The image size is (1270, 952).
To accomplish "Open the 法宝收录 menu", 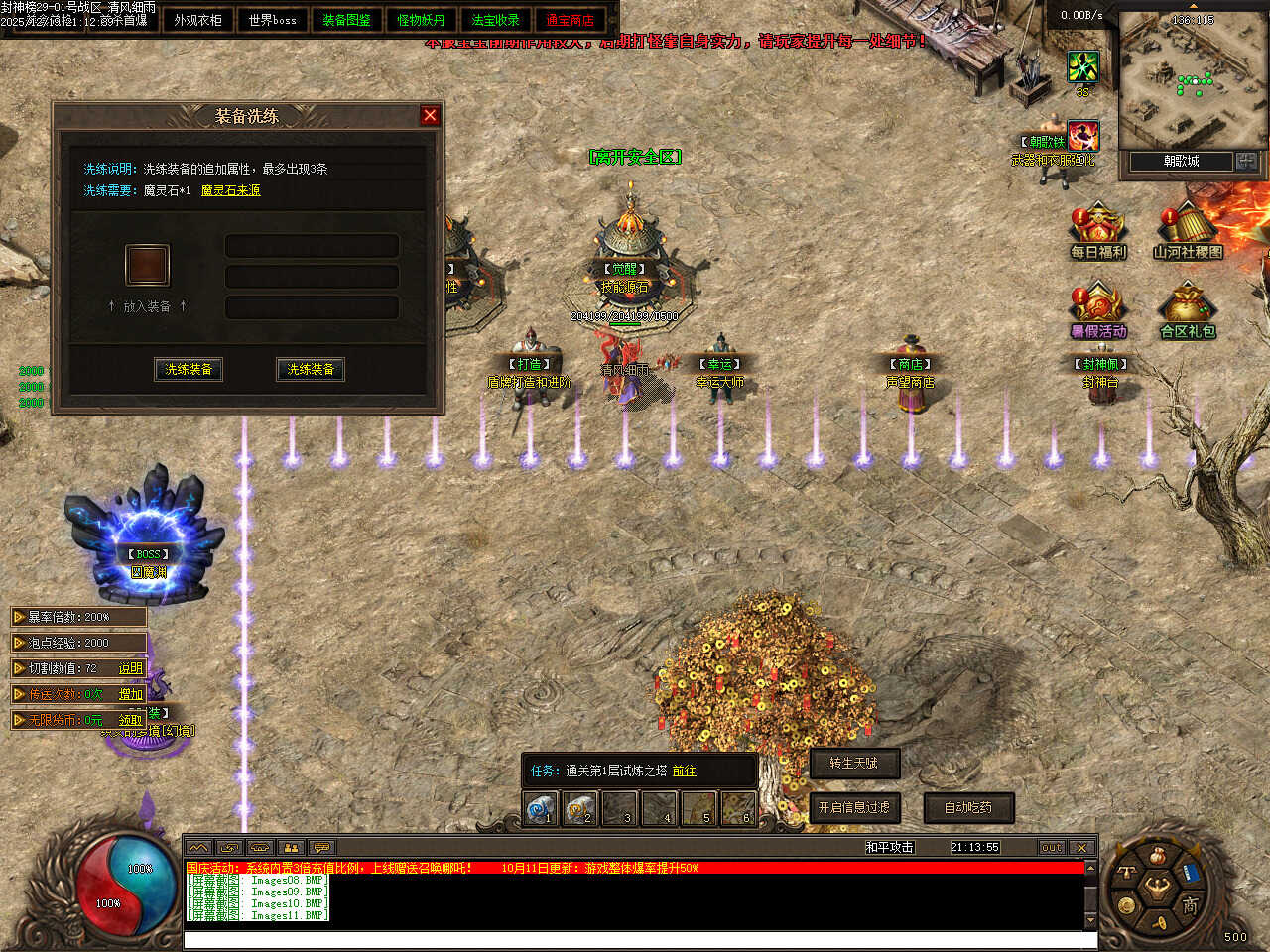I will (x=495, y=20).
